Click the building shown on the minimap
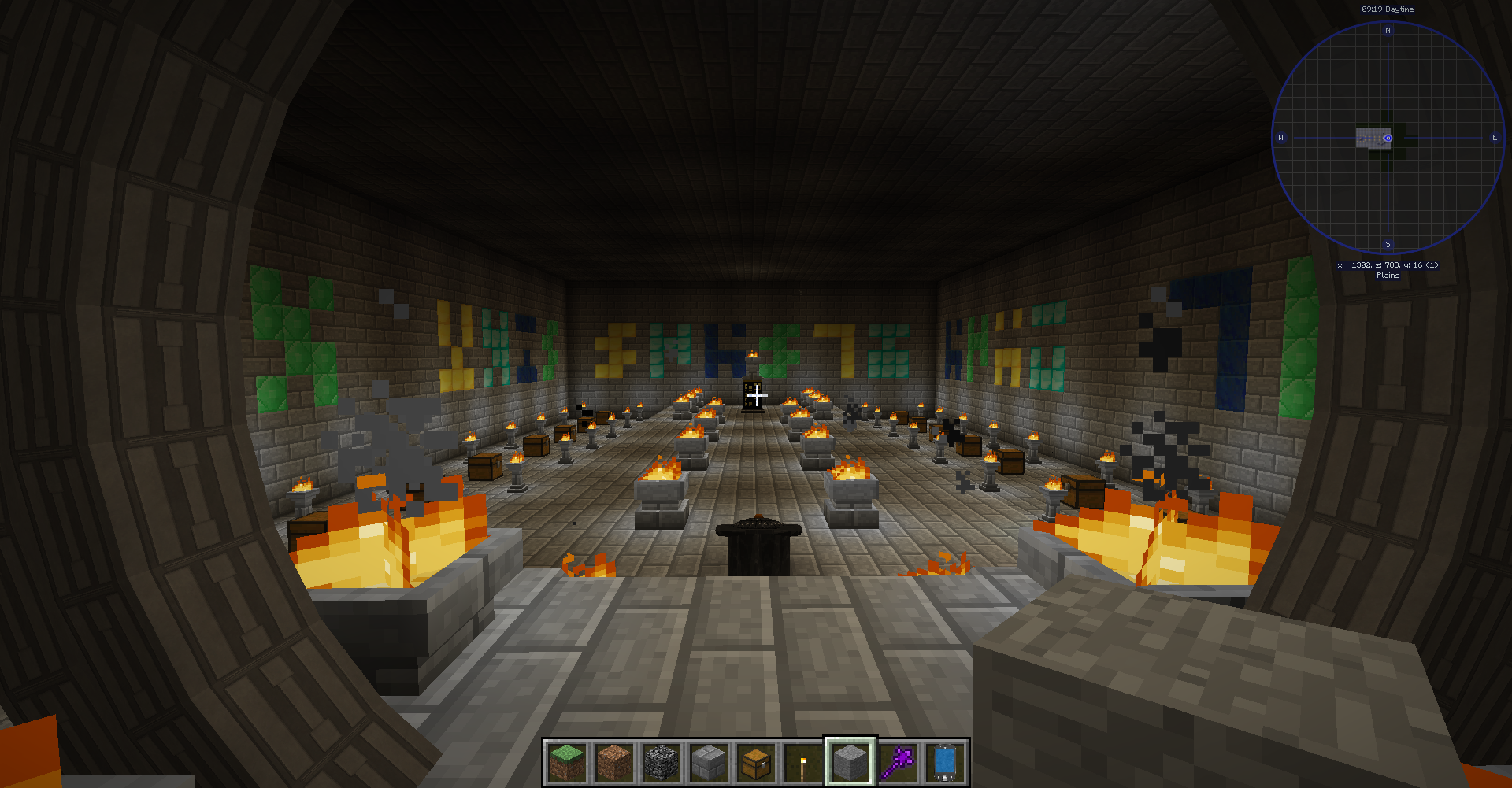This screenshot has width=1512, height=788. pyautogui.click(x=1373, y=139)
